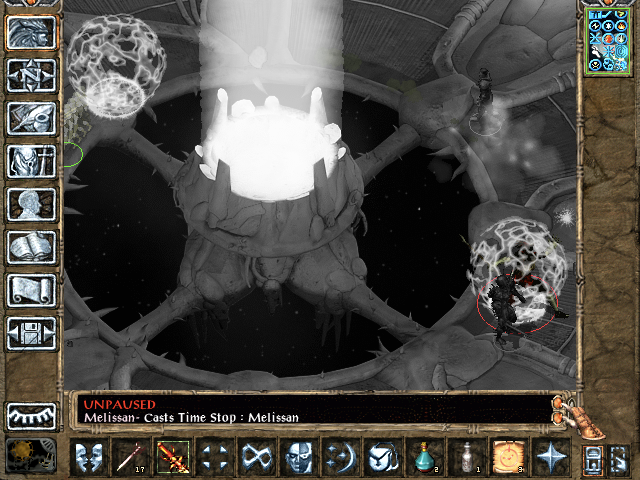Activate the infinity loop ability button
640x480 pixels.
(x=257, y=458)
